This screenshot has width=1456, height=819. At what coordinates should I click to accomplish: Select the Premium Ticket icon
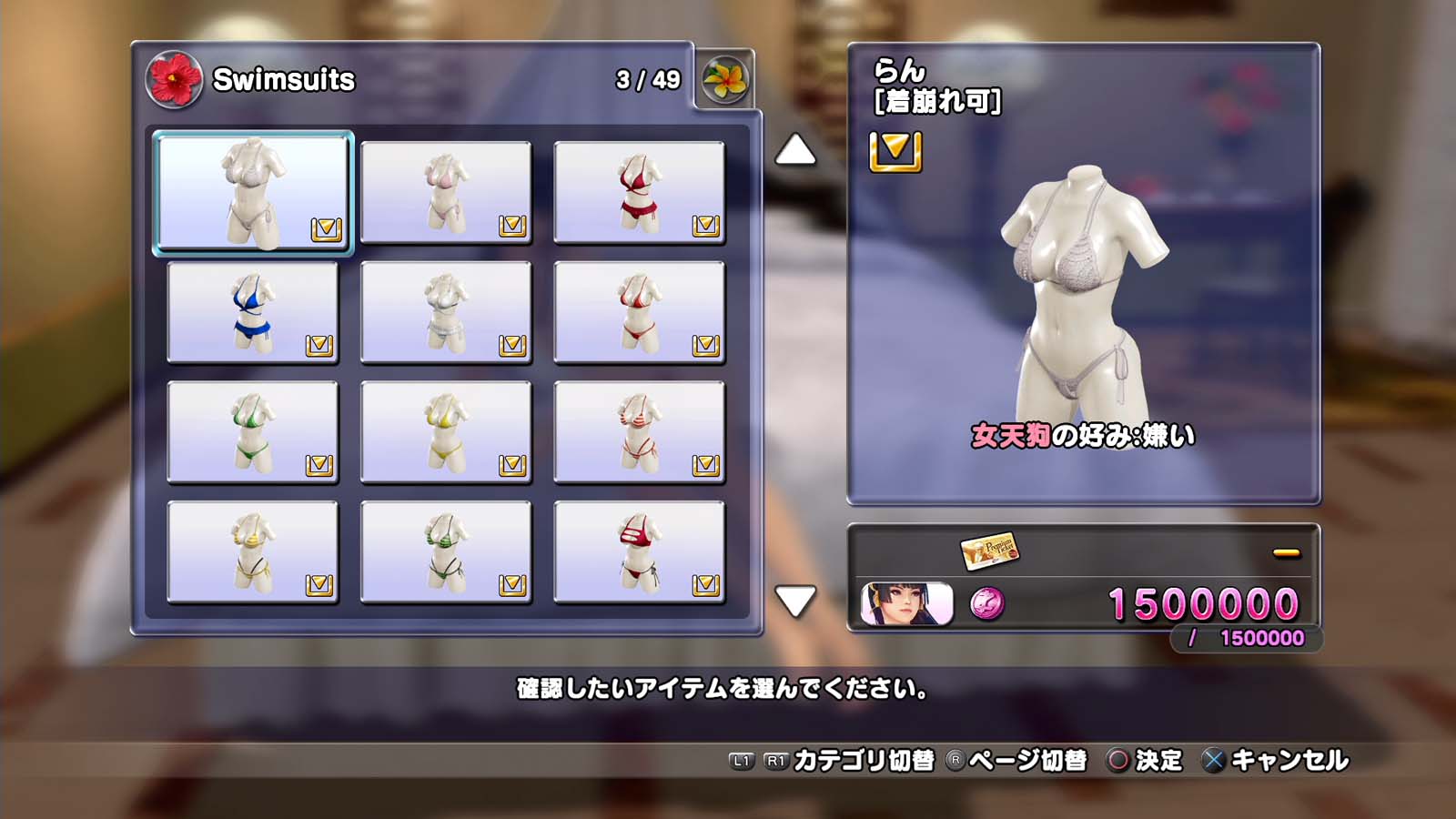point(989,550)
